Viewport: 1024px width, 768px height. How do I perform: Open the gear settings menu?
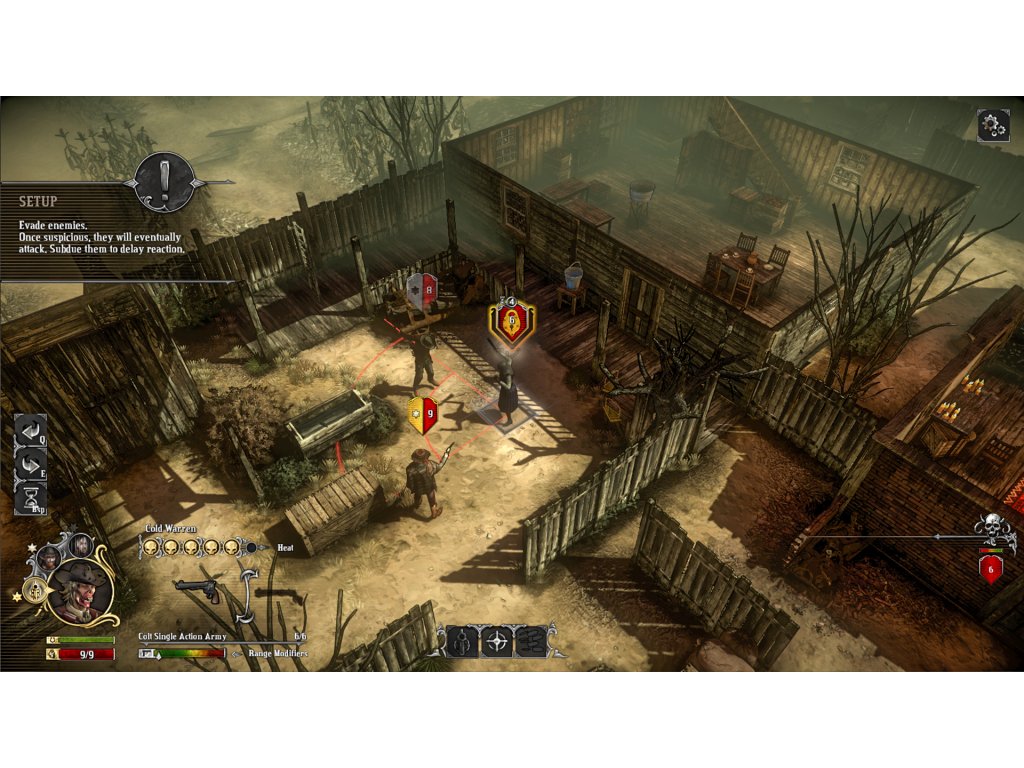pyautogui.click(x=992, y=125)
